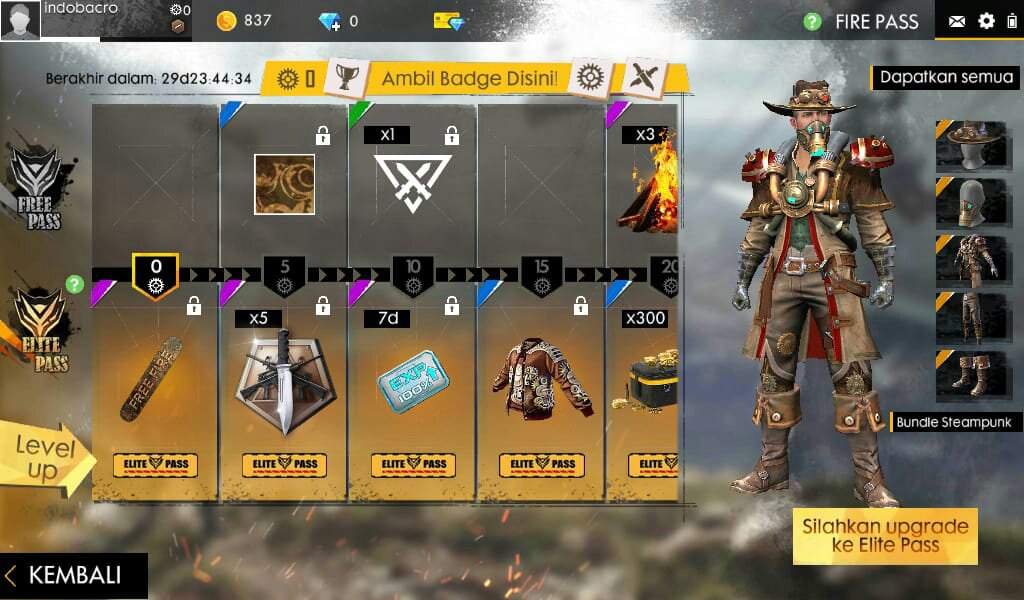Preview the steampunk hat thumbnail

pos(971,144)
